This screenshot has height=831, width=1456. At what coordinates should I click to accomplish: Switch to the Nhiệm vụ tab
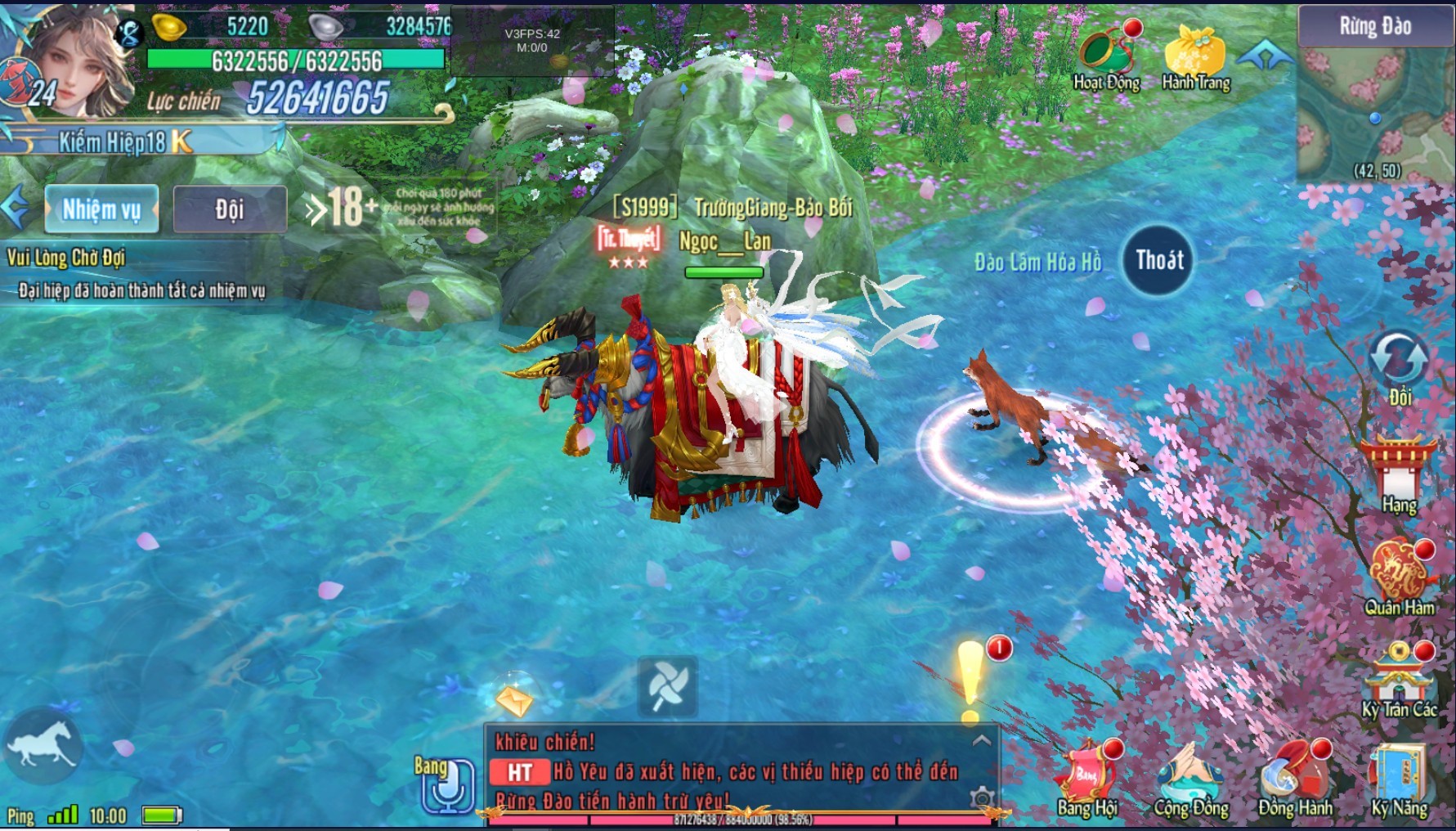[101, 209]
